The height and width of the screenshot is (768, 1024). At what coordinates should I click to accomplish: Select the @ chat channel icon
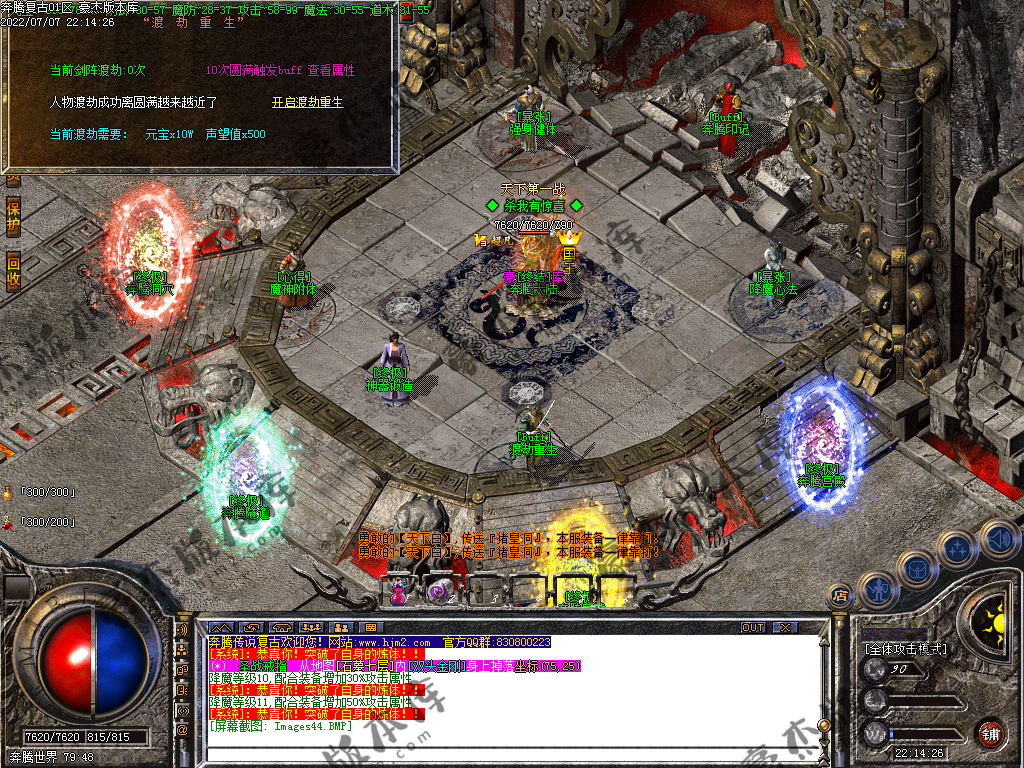(x=183, y=730)
